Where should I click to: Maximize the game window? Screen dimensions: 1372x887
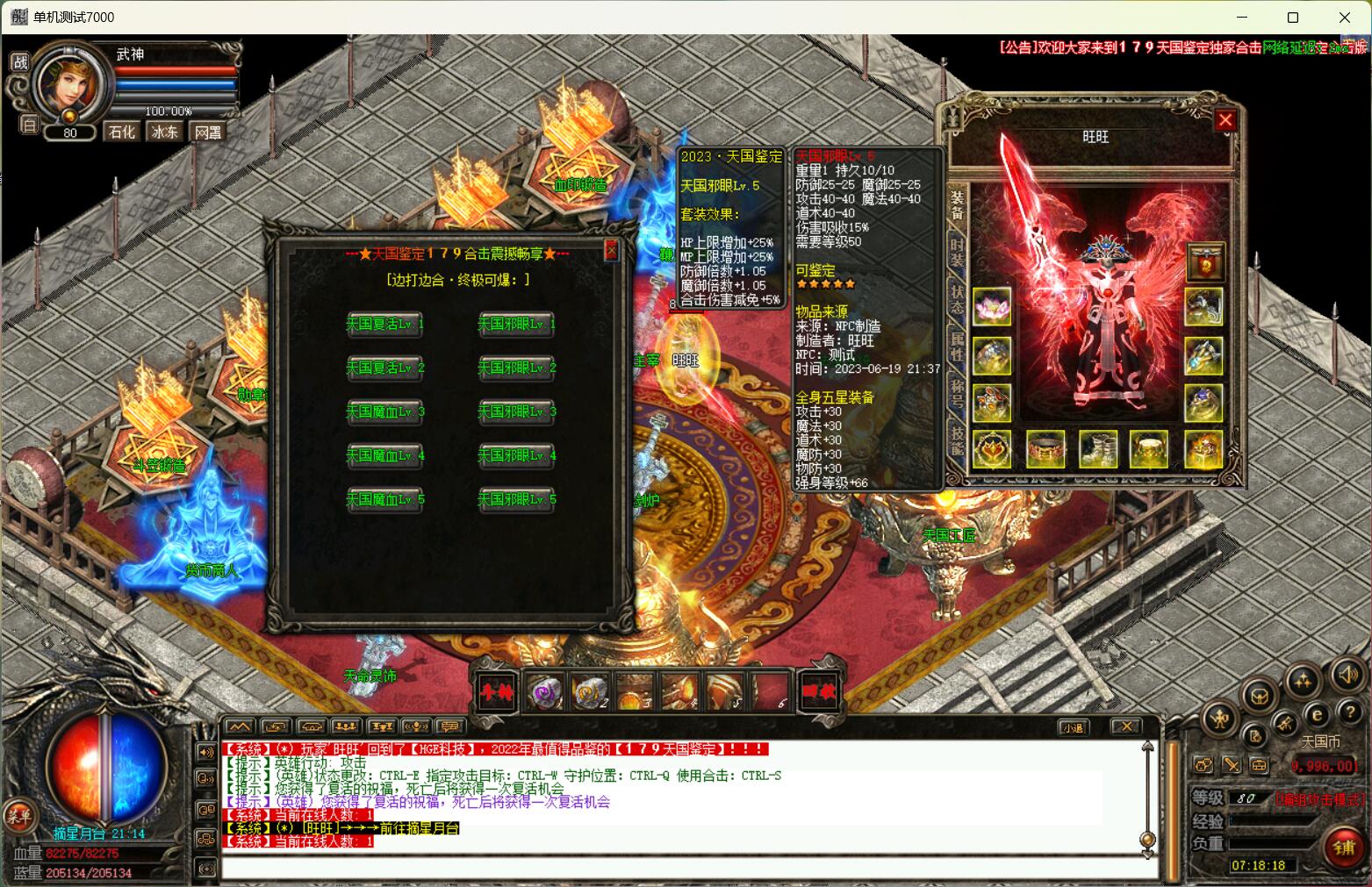click(x=1292, y=17)
